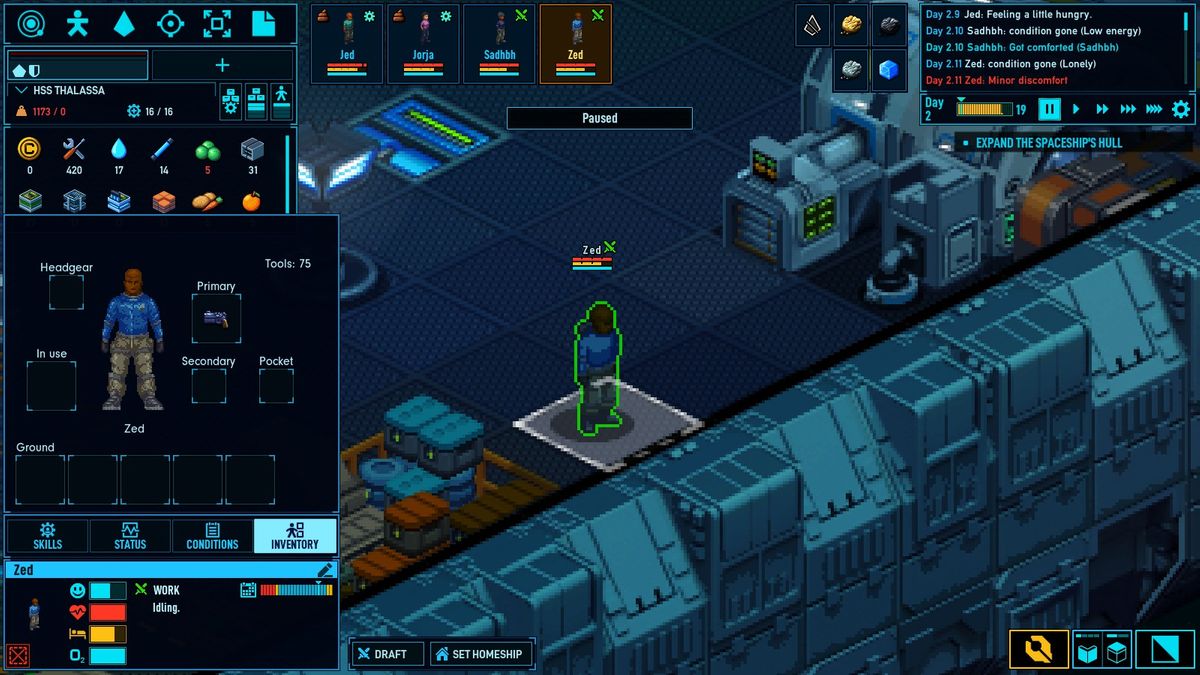The image size is (1200, 675).
Task: Switch to the Skills tab
Action: pos(47,536)
